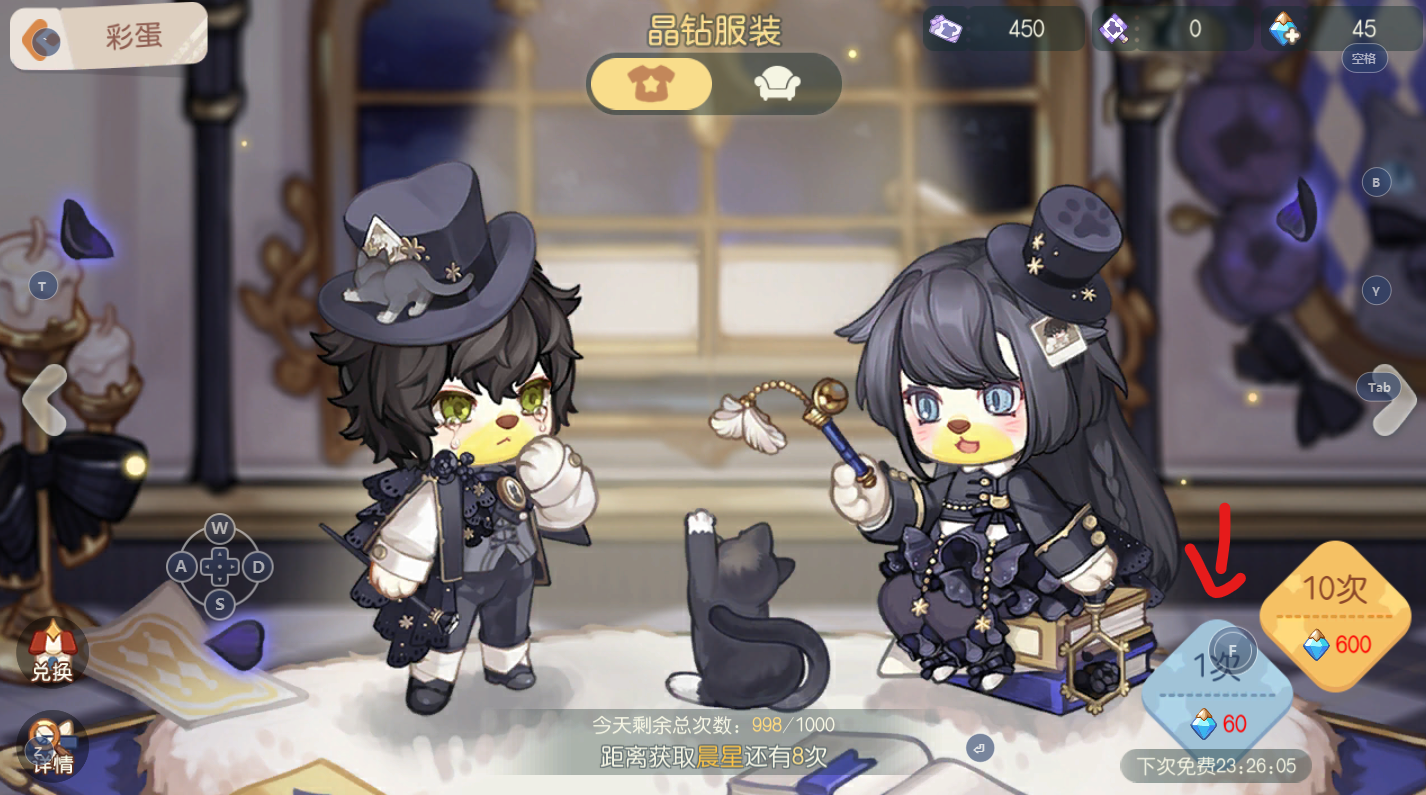Image resolution: width=1426 pixels, height=795 pixels.
Task: Go to the previous banner with left arrow
Action: point(43,400)
